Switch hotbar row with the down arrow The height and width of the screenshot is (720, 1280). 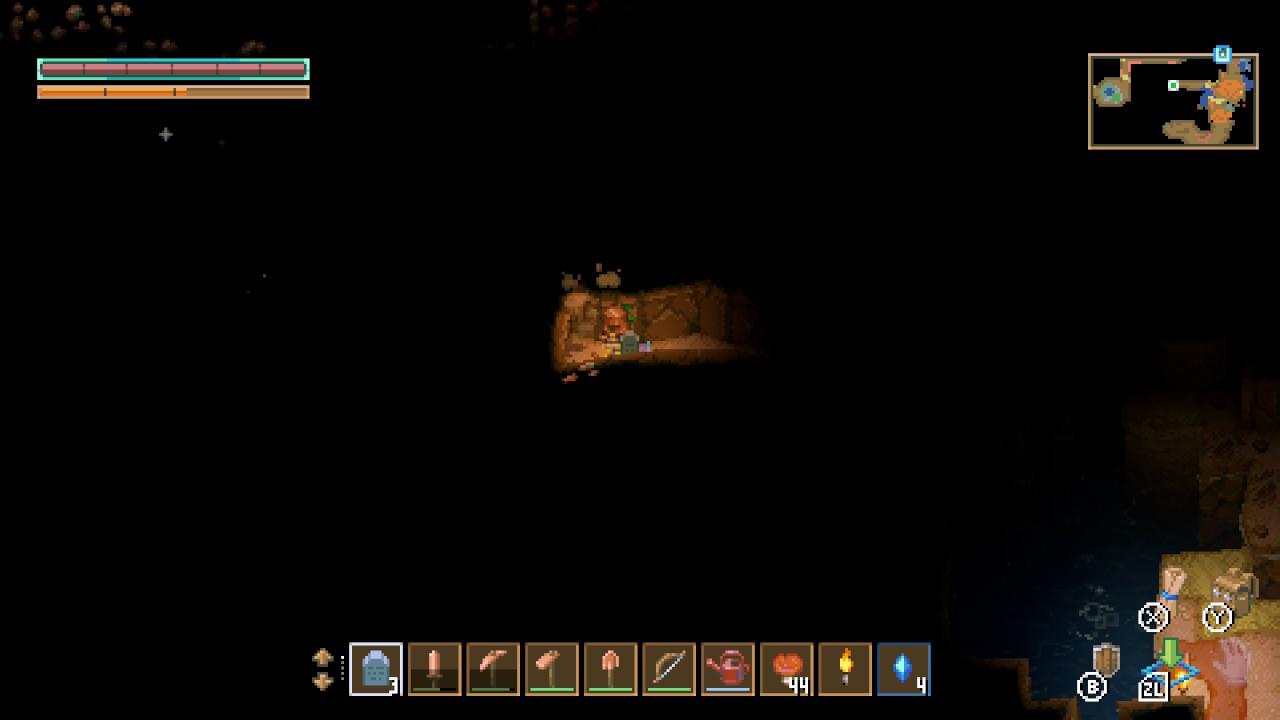point(322,681)
